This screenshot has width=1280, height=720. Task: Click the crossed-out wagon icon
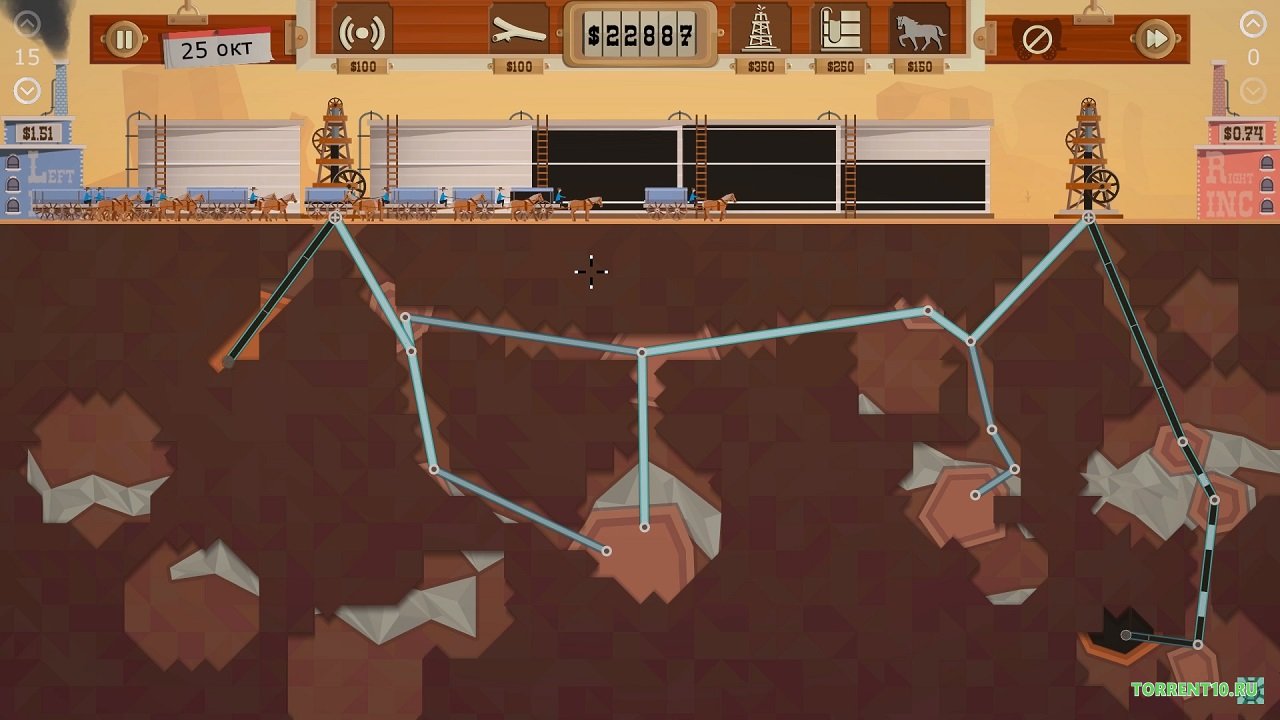tap(1037, 40)
